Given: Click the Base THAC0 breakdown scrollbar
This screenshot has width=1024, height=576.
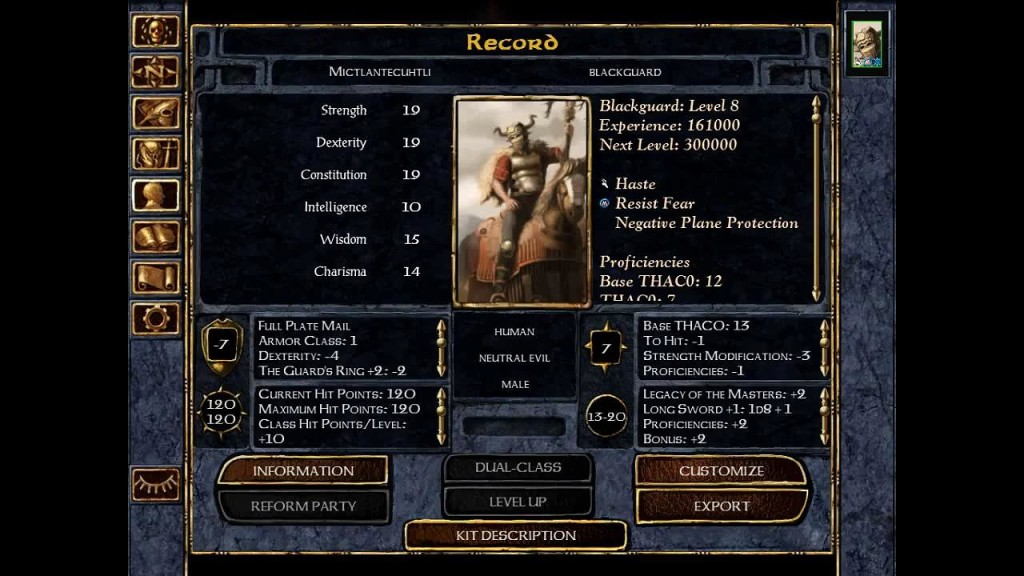Looking at the screenshot, I should click(824, 347).
